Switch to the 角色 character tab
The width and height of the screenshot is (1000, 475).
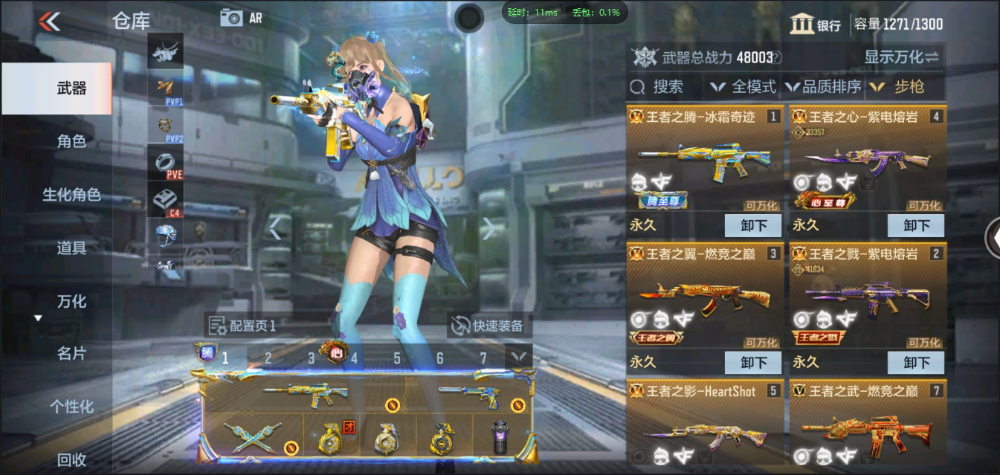[x=70, y=142]
